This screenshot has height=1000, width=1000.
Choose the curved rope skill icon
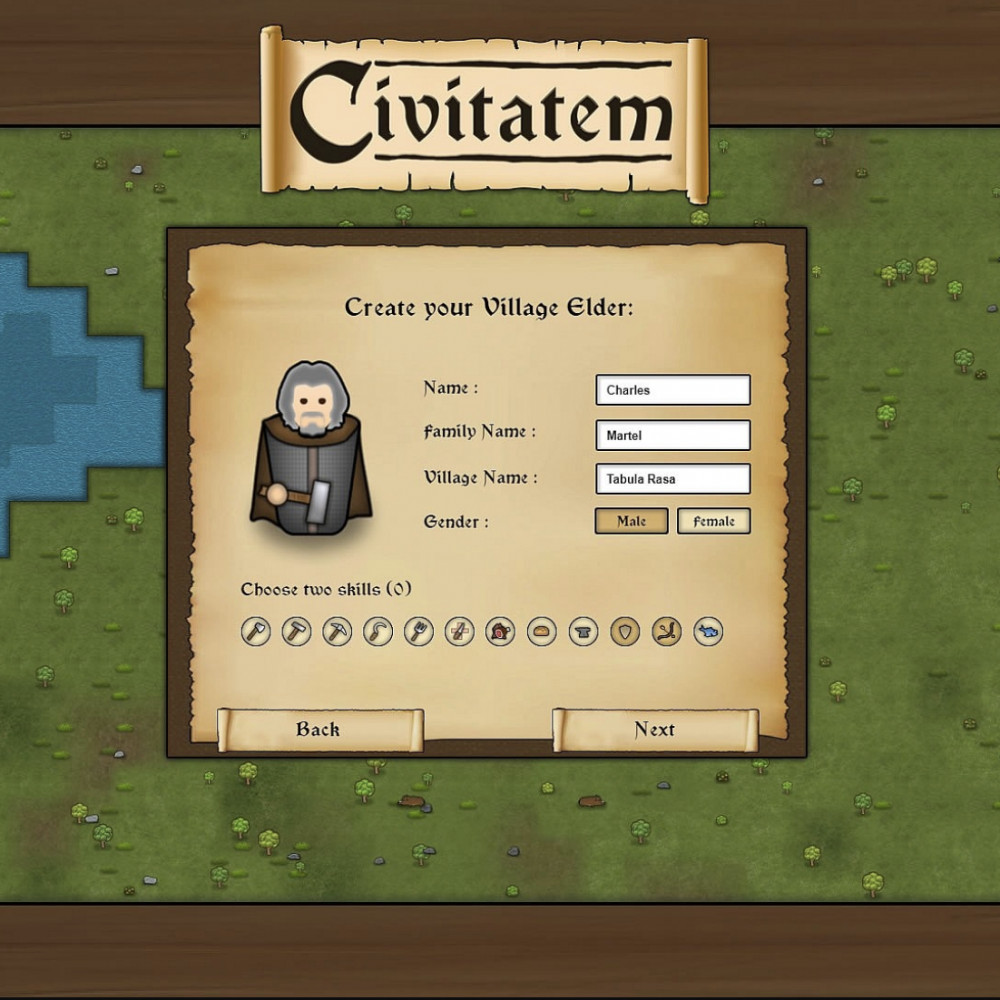(667, 631)
